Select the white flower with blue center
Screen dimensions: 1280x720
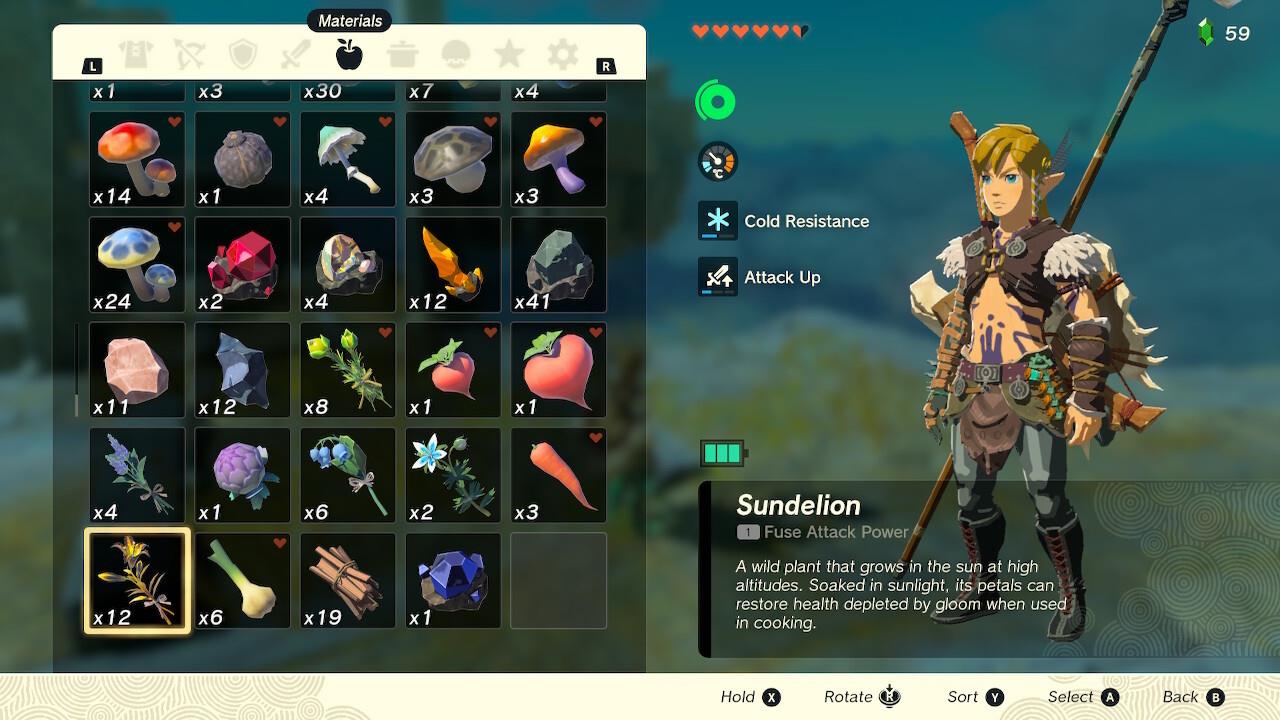pyautogui.click(x=453, y=475)
